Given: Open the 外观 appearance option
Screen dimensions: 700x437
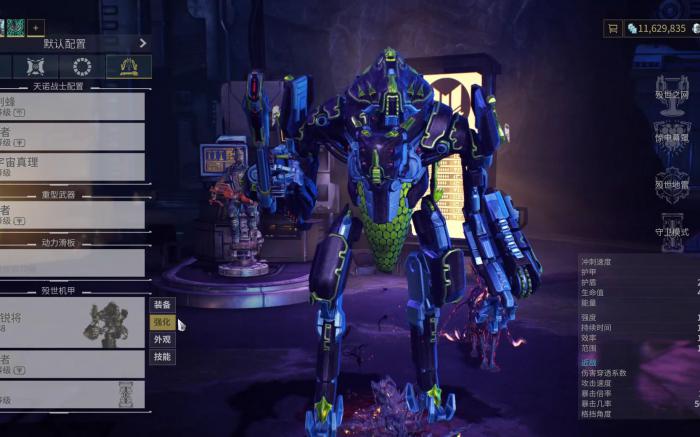Looking at the screenshot, I should click(162, 339).
